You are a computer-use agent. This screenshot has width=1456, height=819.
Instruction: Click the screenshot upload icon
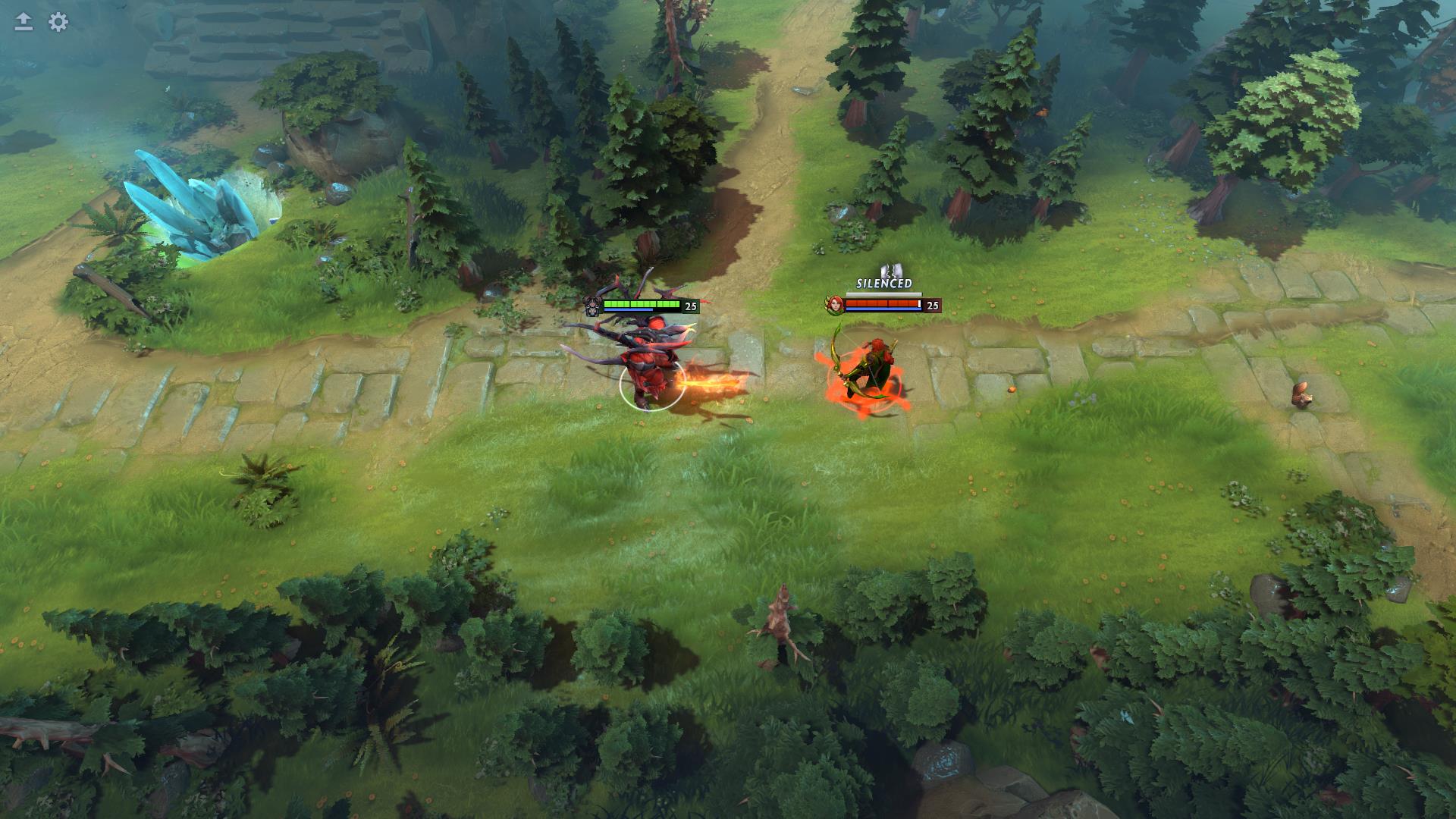pos(22,20)
